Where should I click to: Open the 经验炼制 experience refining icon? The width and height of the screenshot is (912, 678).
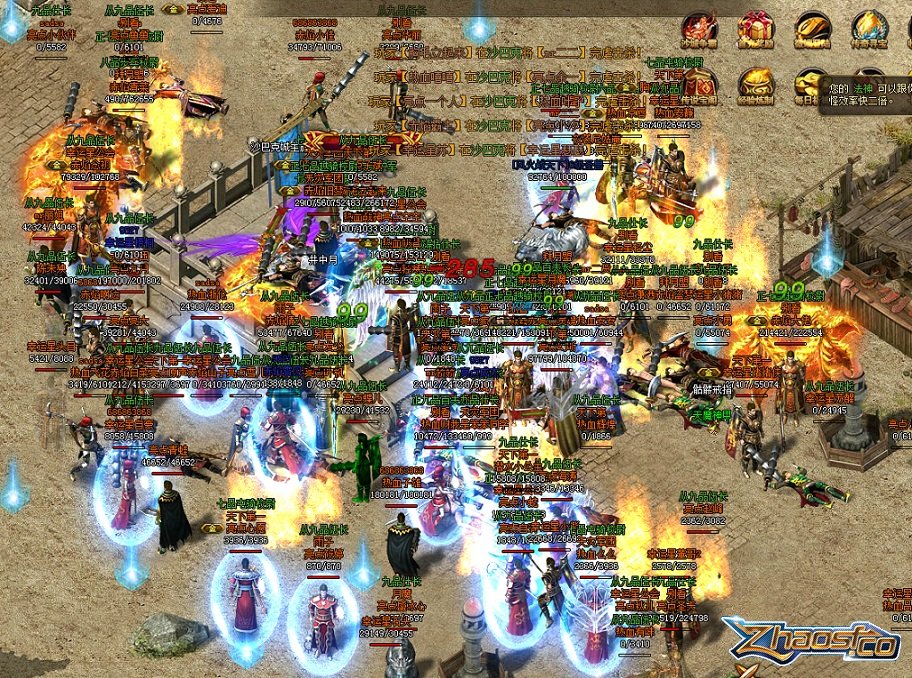pyautogui.click(x=755, y=86)
